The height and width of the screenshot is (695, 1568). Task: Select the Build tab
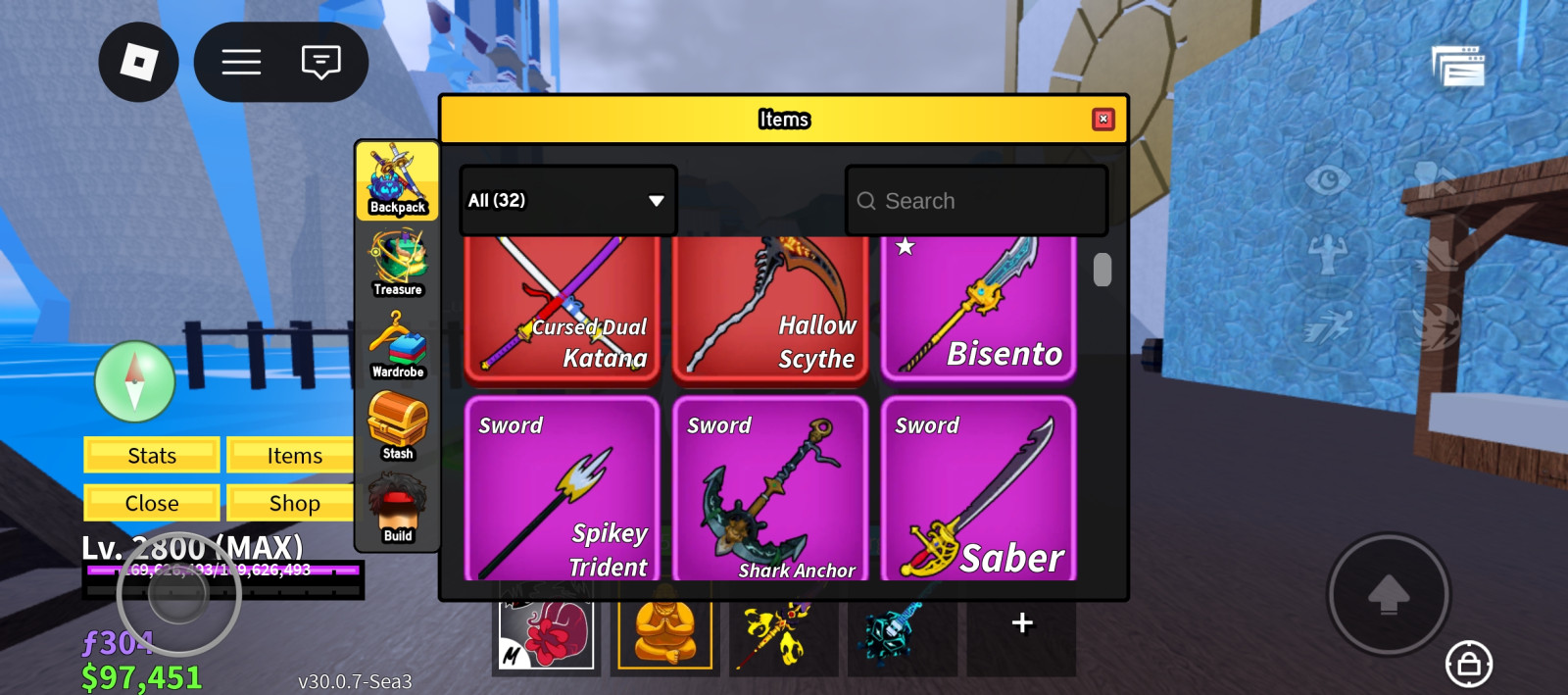397,509
